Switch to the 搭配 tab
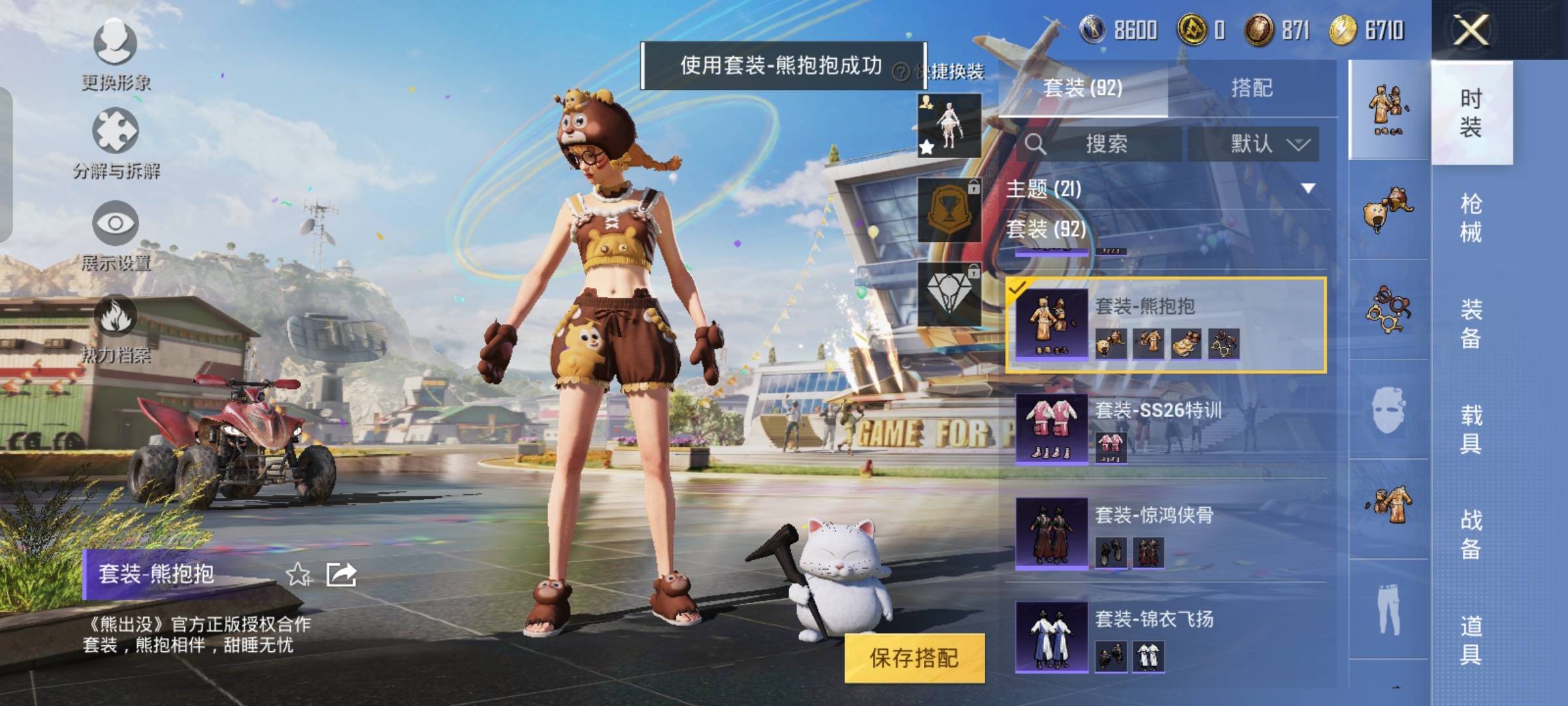The height and width of the screenshot is (706, 1568). pyautogui.click(x=1251, y=88)
